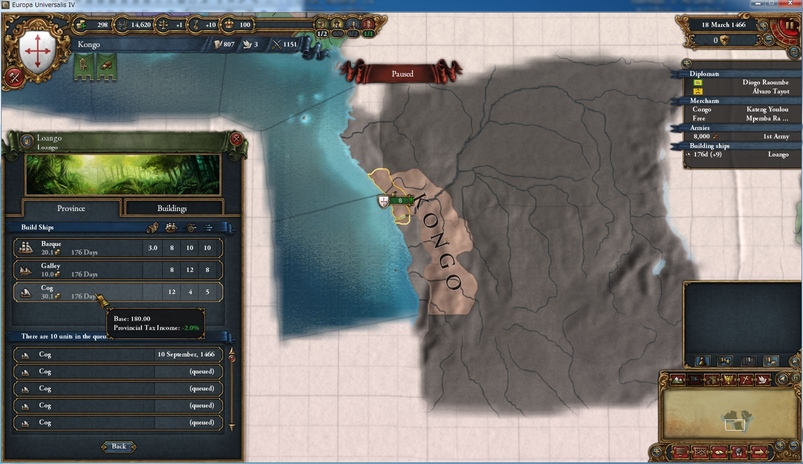Open Loango ship building outliner entry
This screenshot has width=803, height=464.
point(740,155)
